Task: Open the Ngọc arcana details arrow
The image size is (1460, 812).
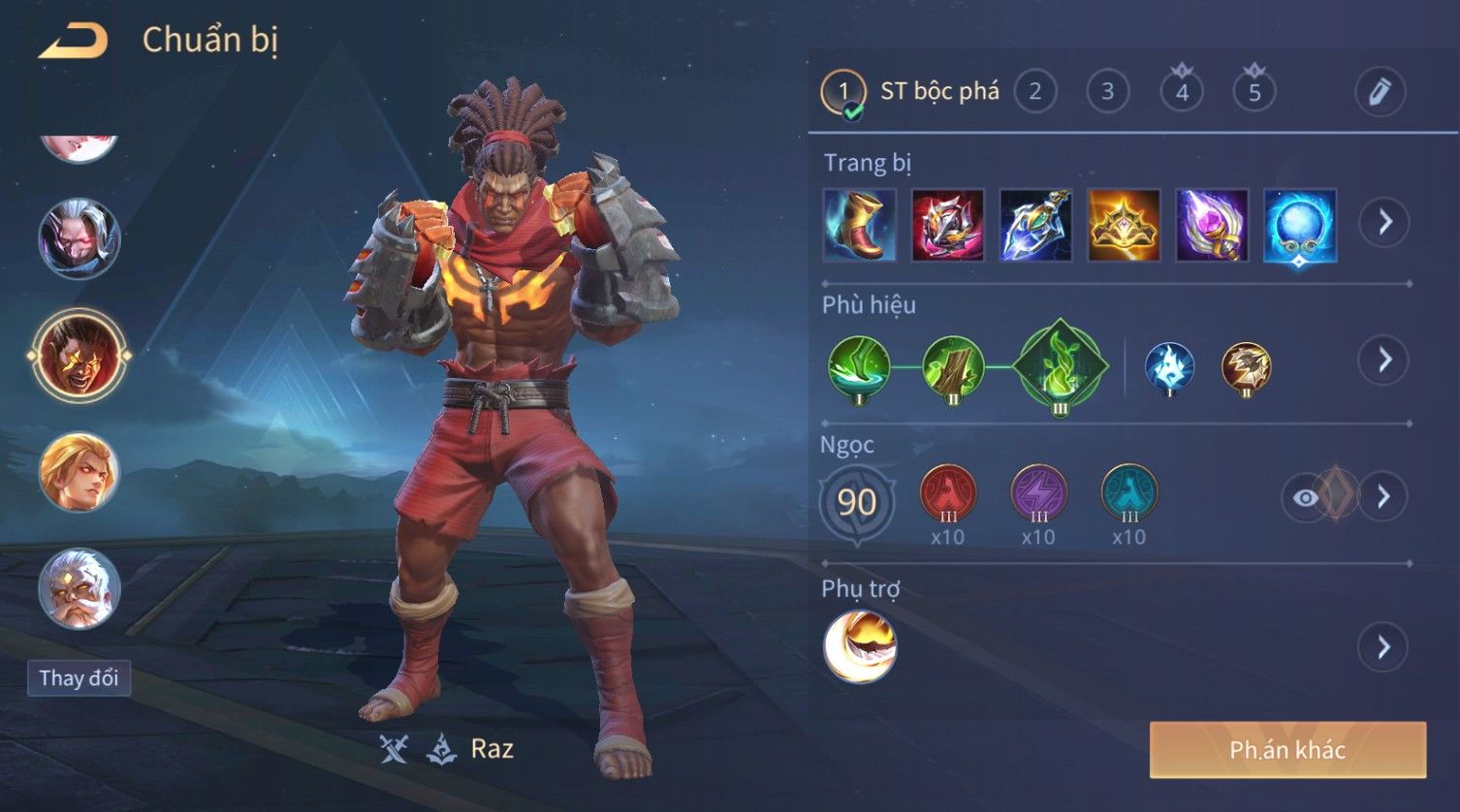Action: [x=1384, y=497]
